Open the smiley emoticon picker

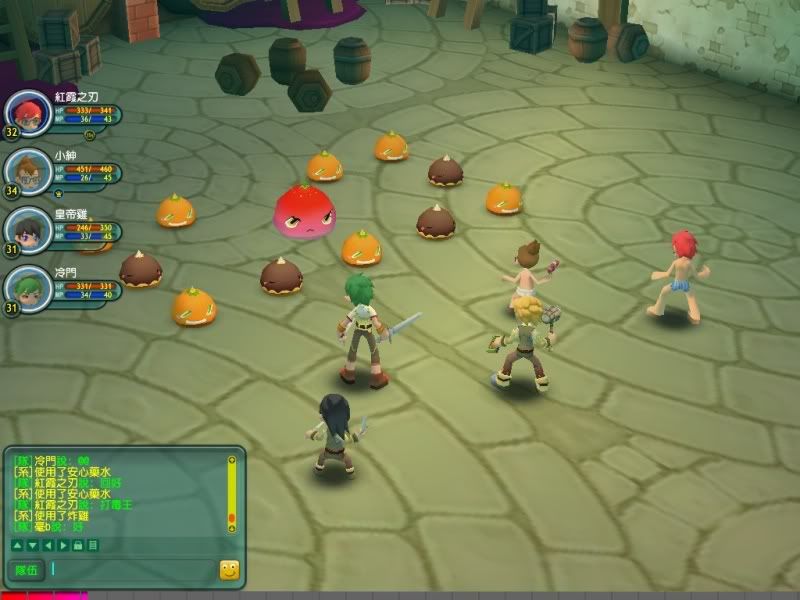(x=229, y=570)
